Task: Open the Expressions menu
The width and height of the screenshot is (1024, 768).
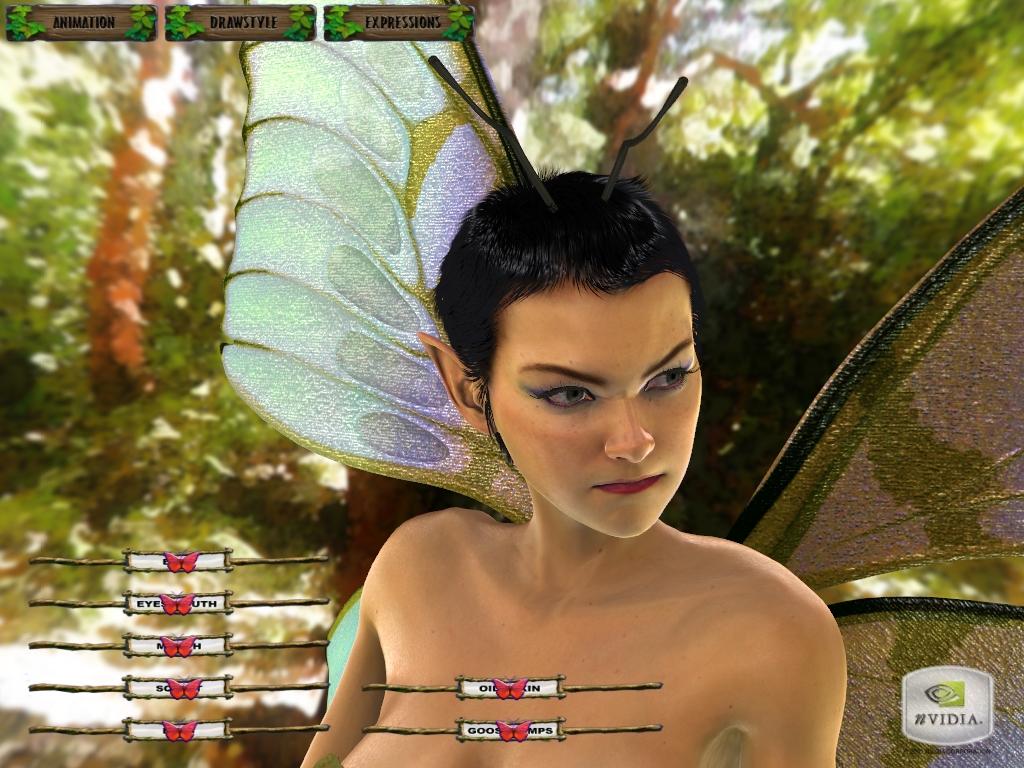Action: coord(398,22)
